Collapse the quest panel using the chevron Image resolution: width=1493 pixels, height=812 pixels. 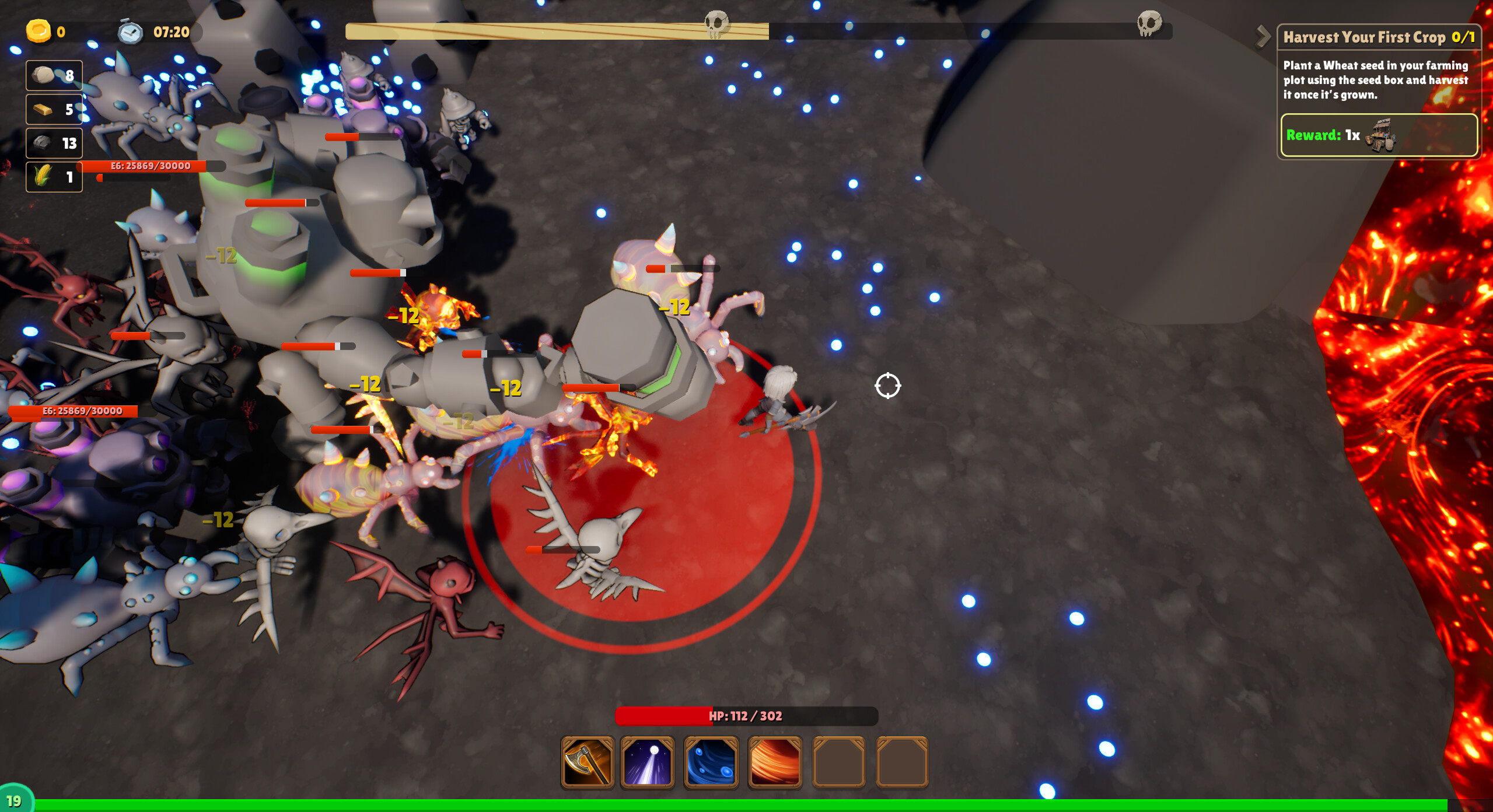[1263, 36]
